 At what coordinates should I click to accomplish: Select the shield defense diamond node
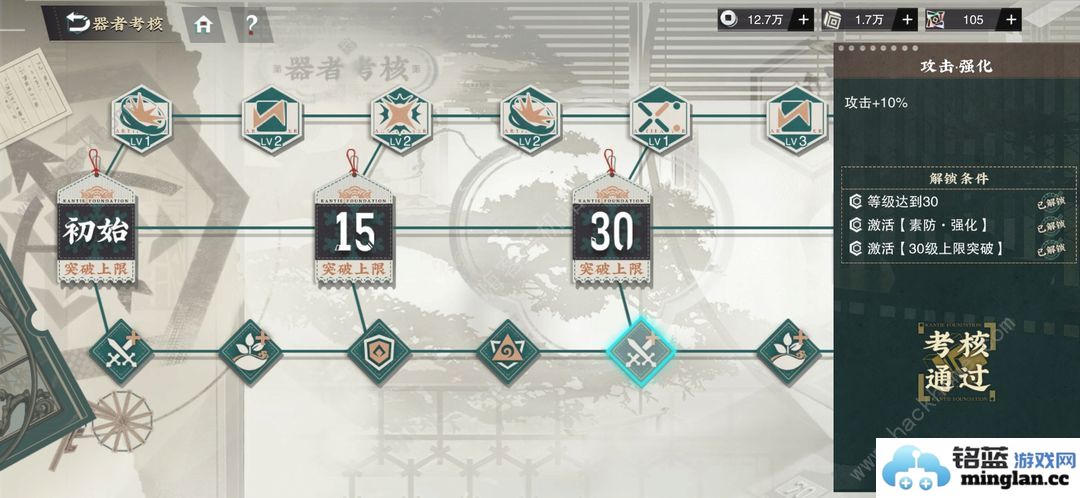380,352
